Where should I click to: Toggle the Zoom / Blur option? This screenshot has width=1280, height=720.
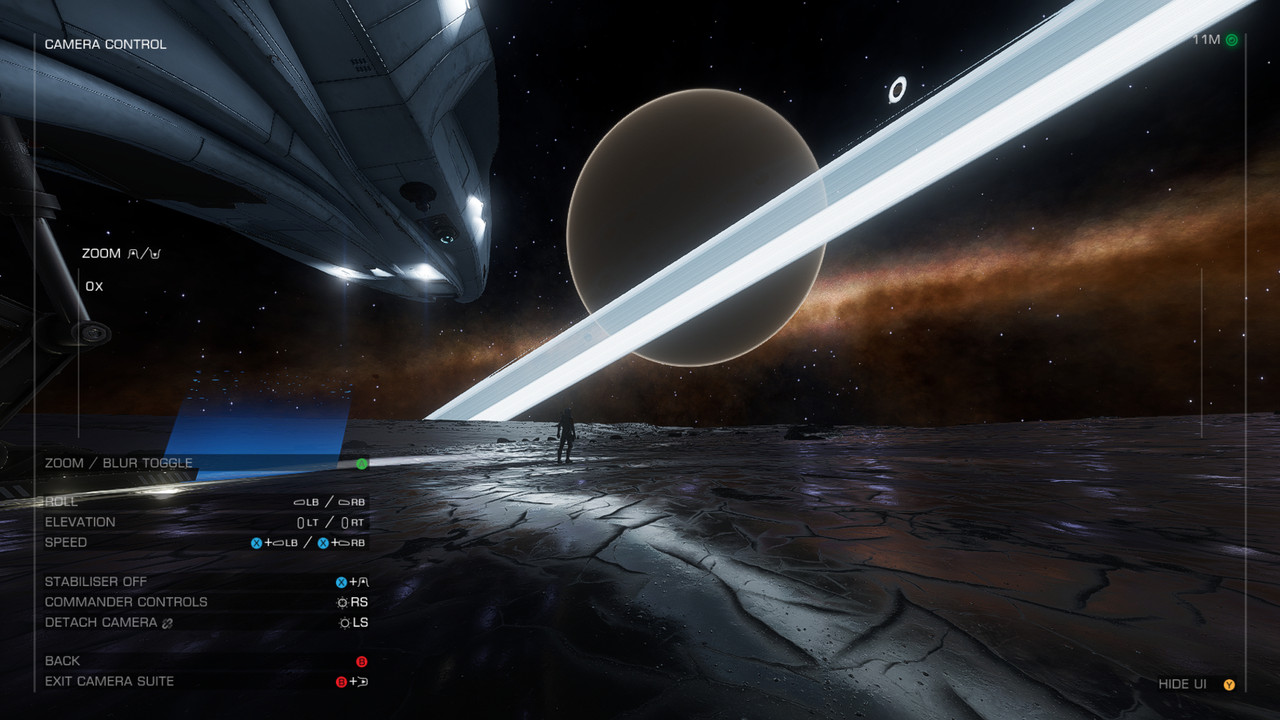coord(119,463)
